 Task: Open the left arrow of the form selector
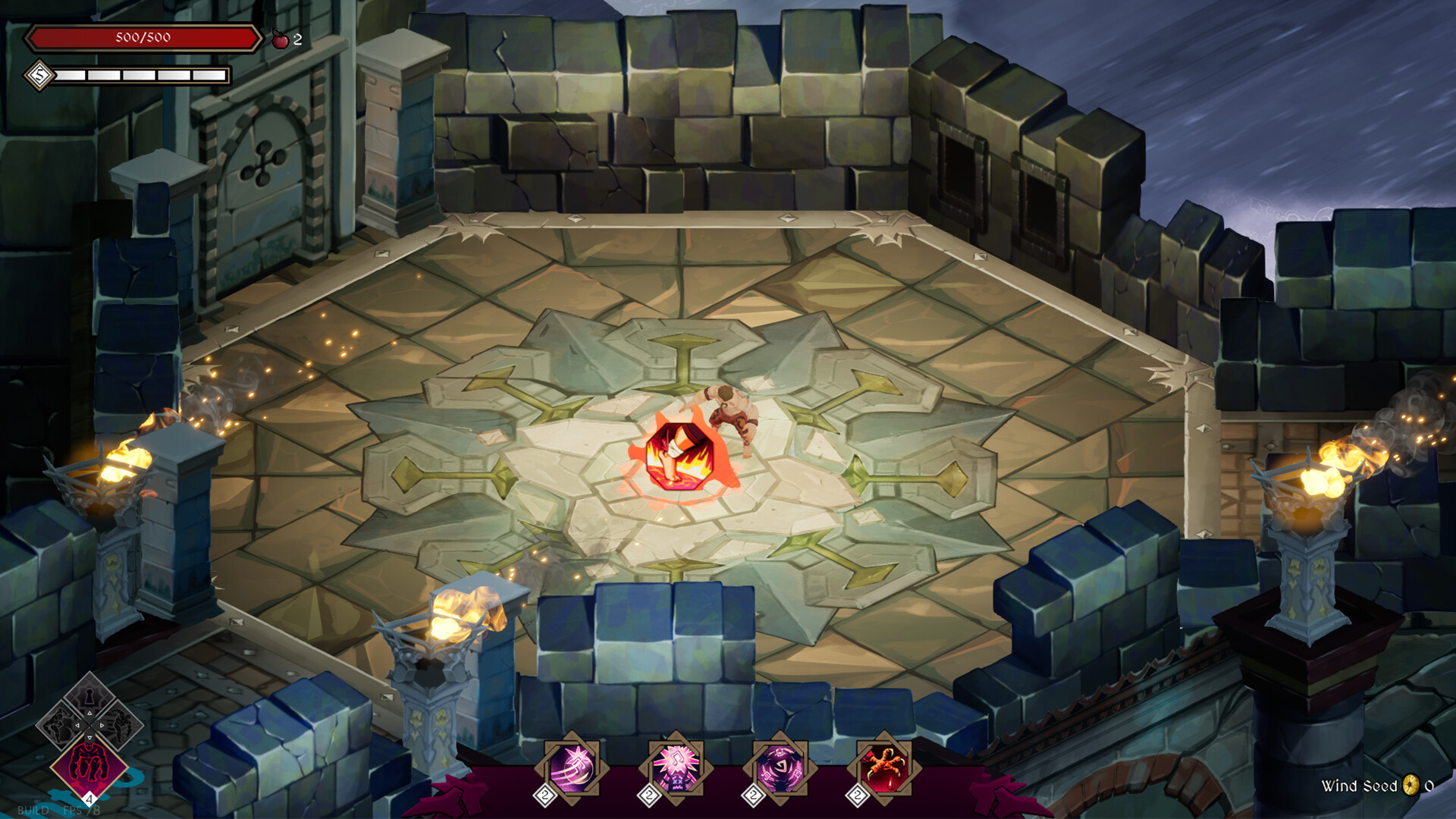click(x=78, y=726)
